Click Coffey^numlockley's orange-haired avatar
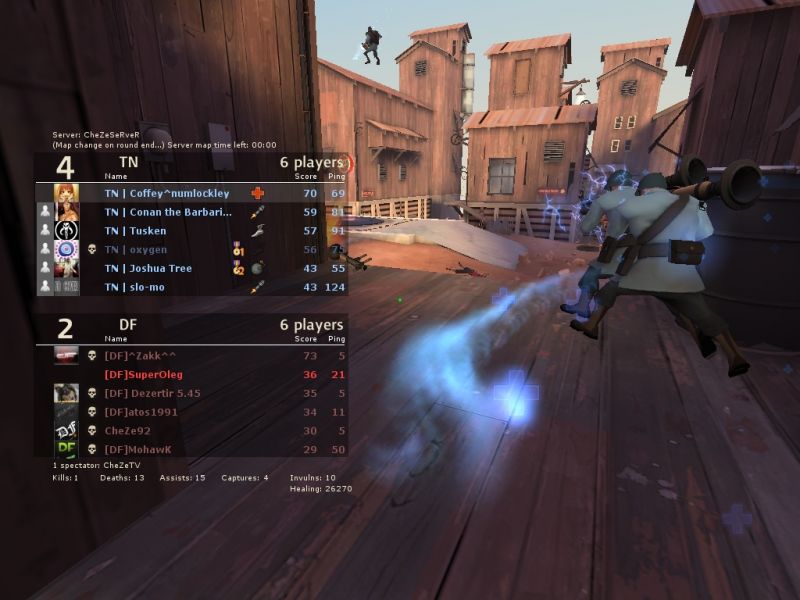800x600 pixels. point(67,193)
